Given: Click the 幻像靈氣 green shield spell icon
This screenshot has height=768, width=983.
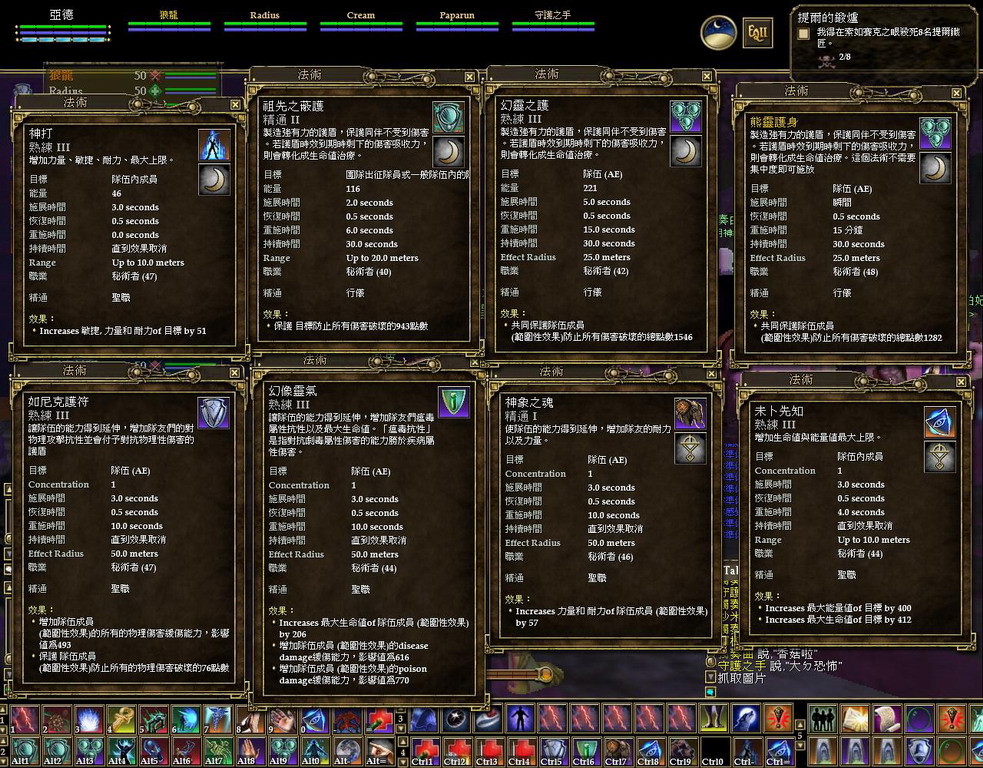Looking at the screenshot, I should pos(454,403).
